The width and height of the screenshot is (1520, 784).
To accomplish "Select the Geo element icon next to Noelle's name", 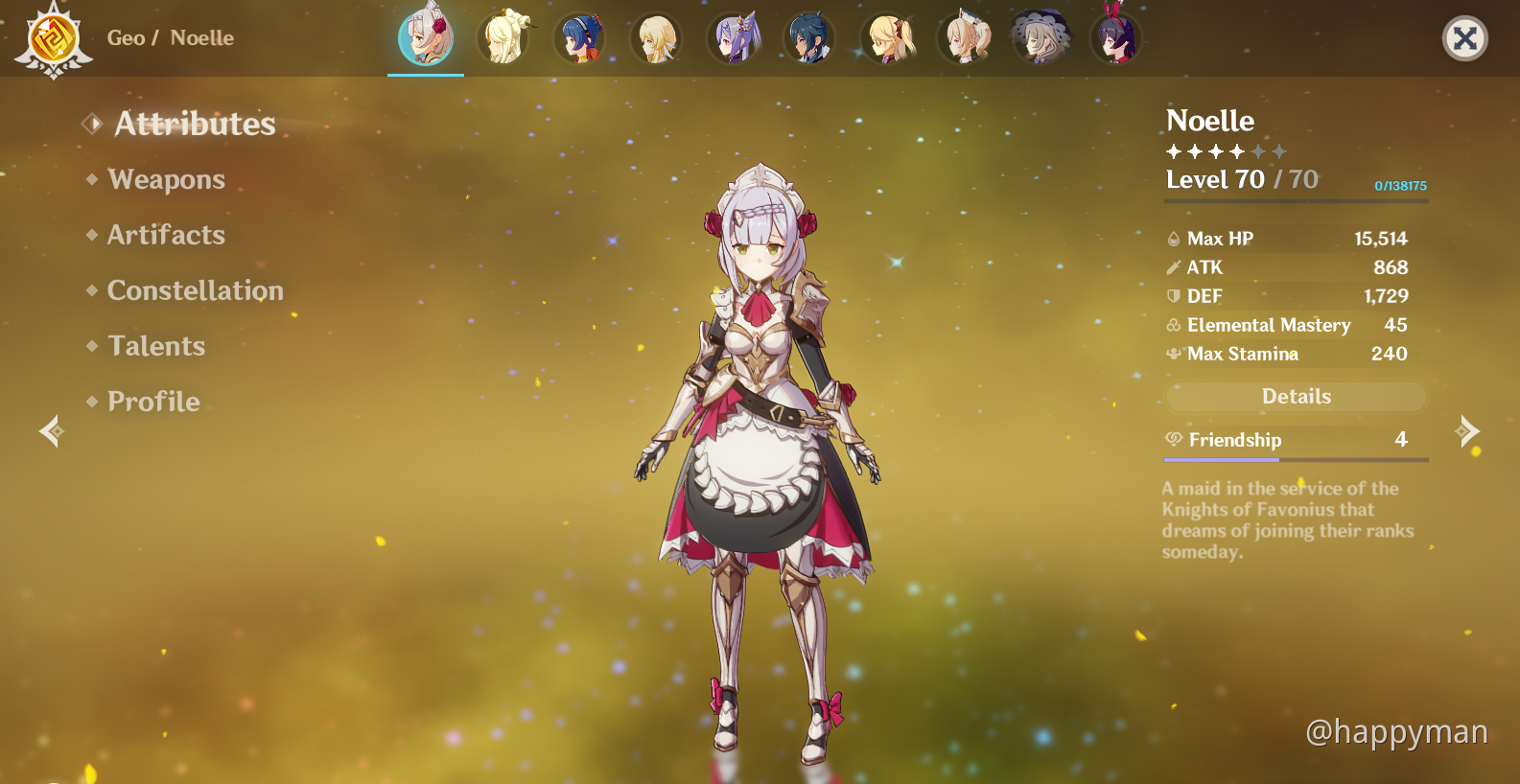I will (x=56, y=38).
